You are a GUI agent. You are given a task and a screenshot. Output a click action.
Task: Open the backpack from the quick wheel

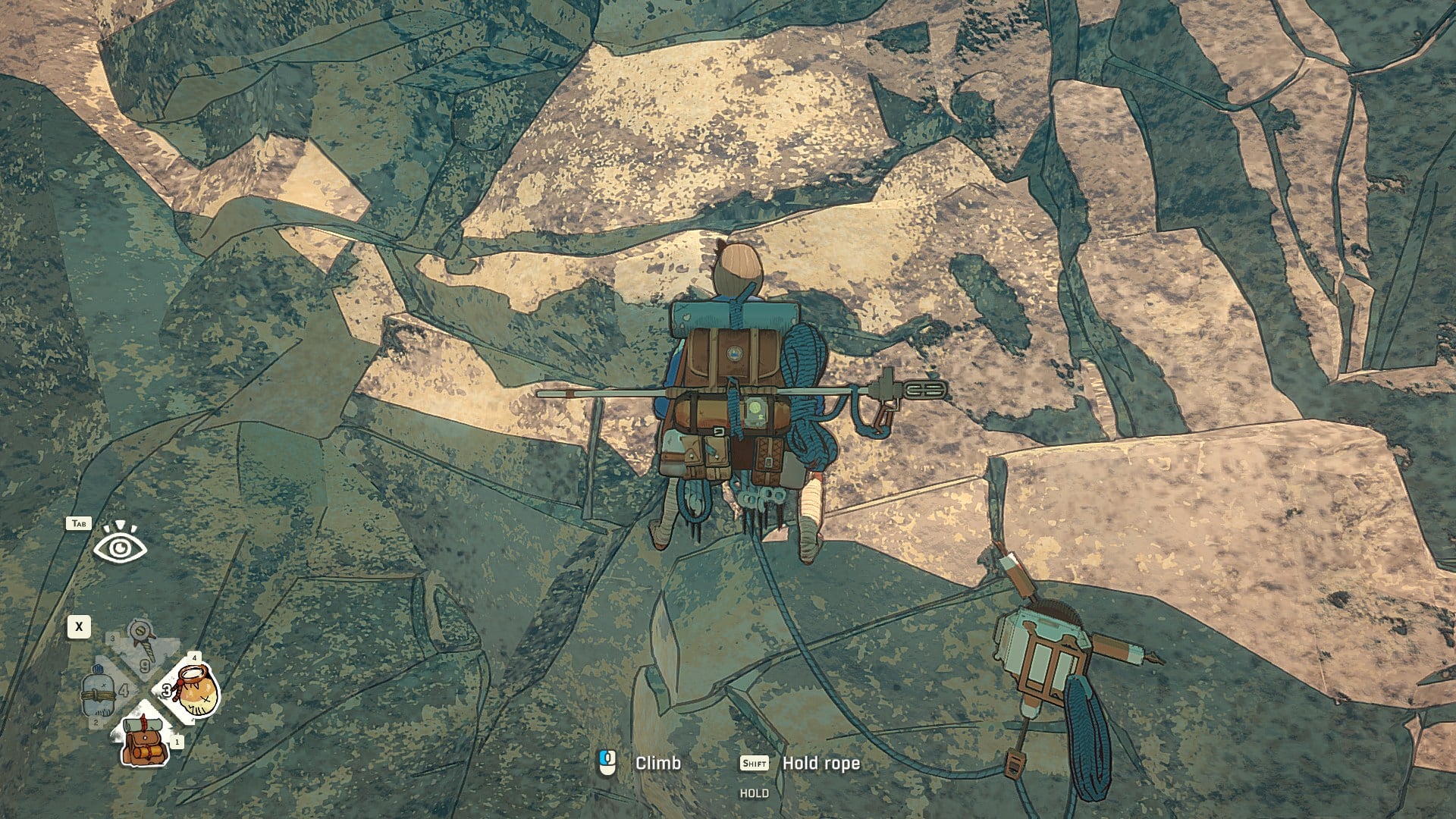(x=144, y=741)
